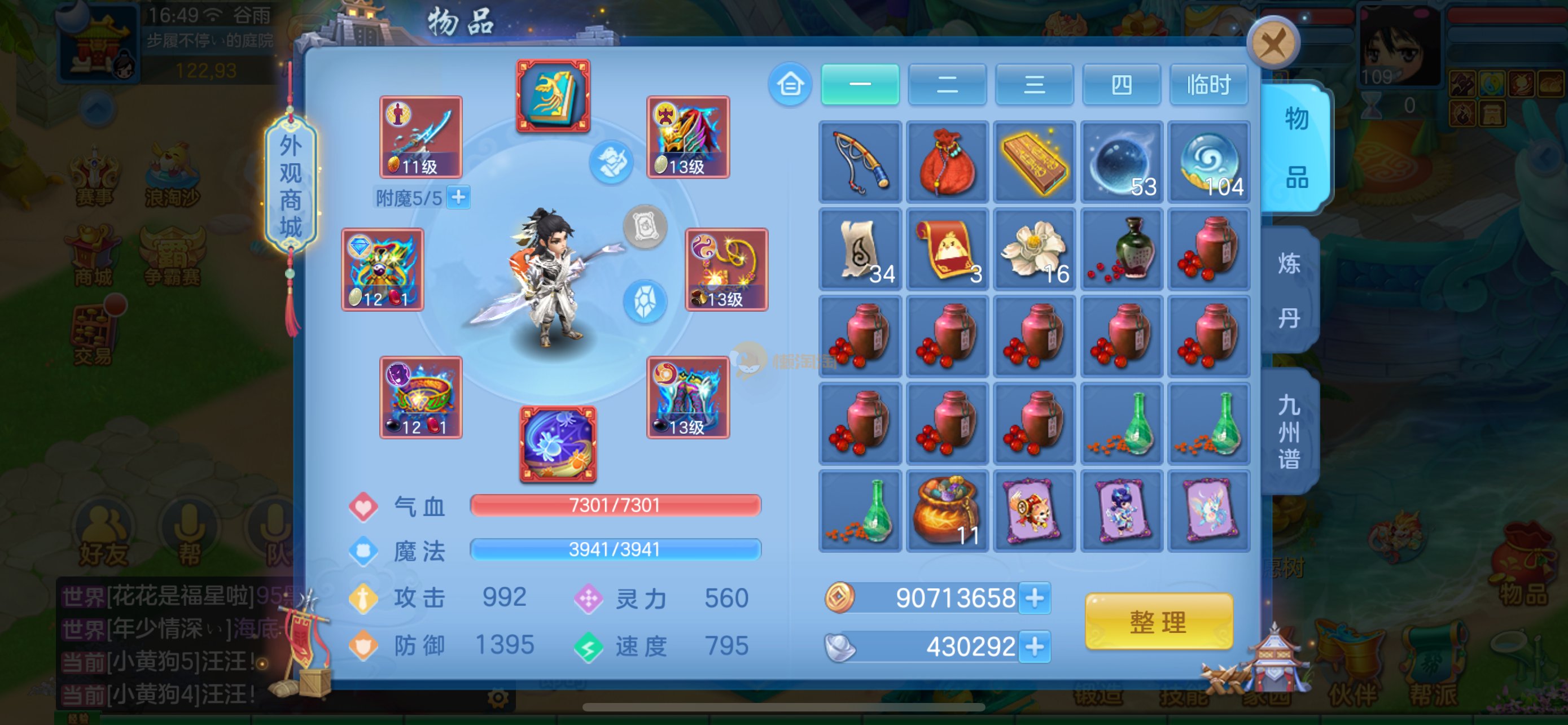
Task: Switch to bag page 三
Action: click(1034, 84)
